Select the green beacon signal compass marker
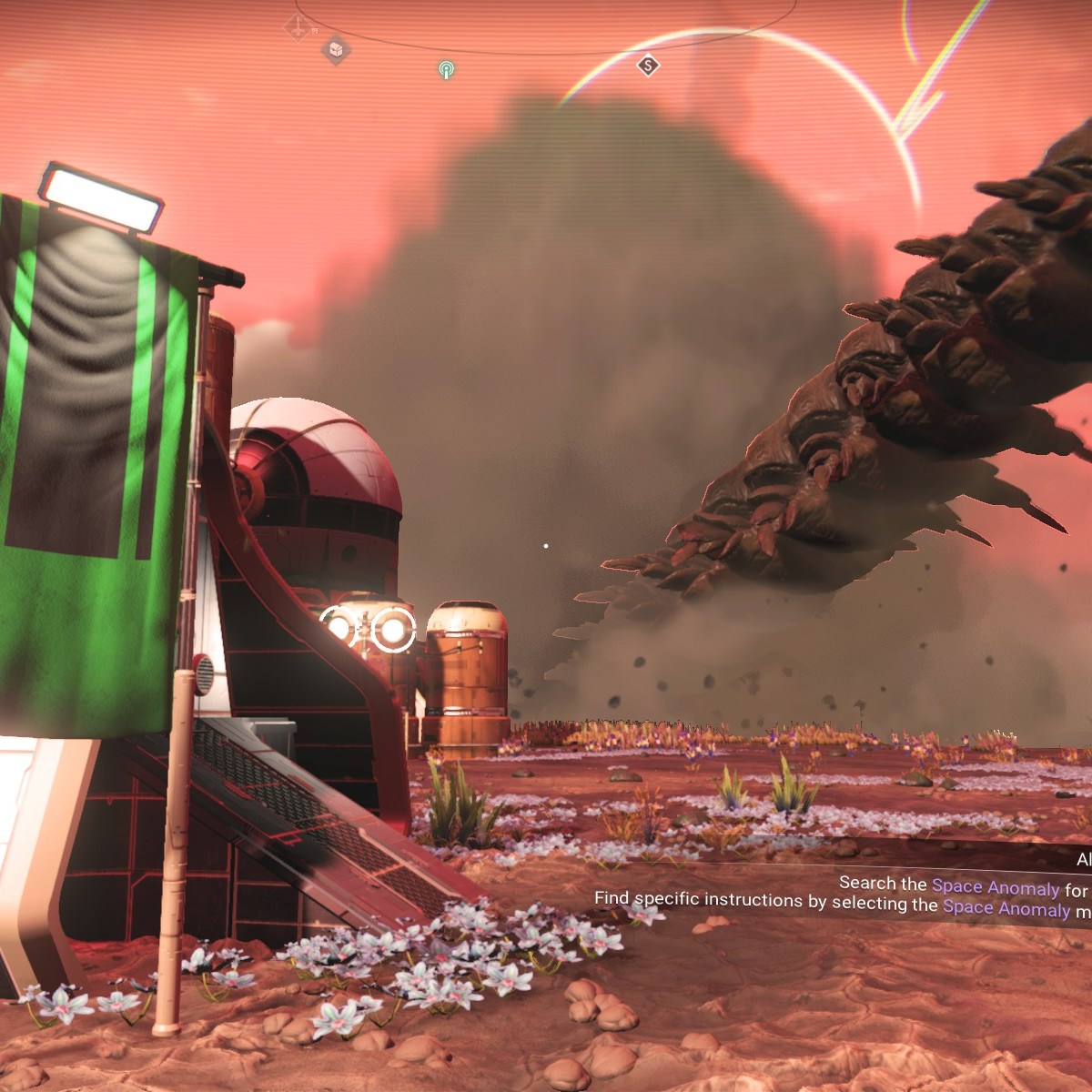Image resolution: width=1092 pixels, height=1092 pixels. (446, 69)
